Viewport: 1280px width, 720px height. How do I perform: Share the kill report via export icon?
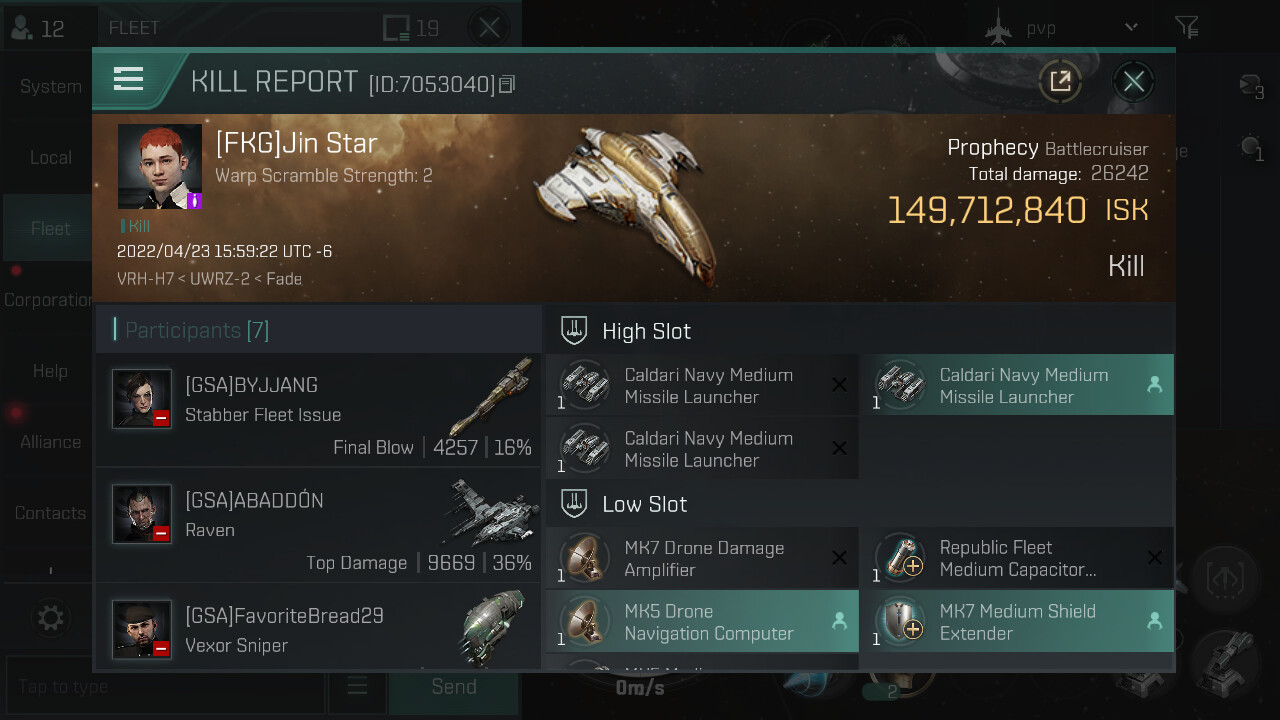pyautogui.click(x=1060, y=81)
